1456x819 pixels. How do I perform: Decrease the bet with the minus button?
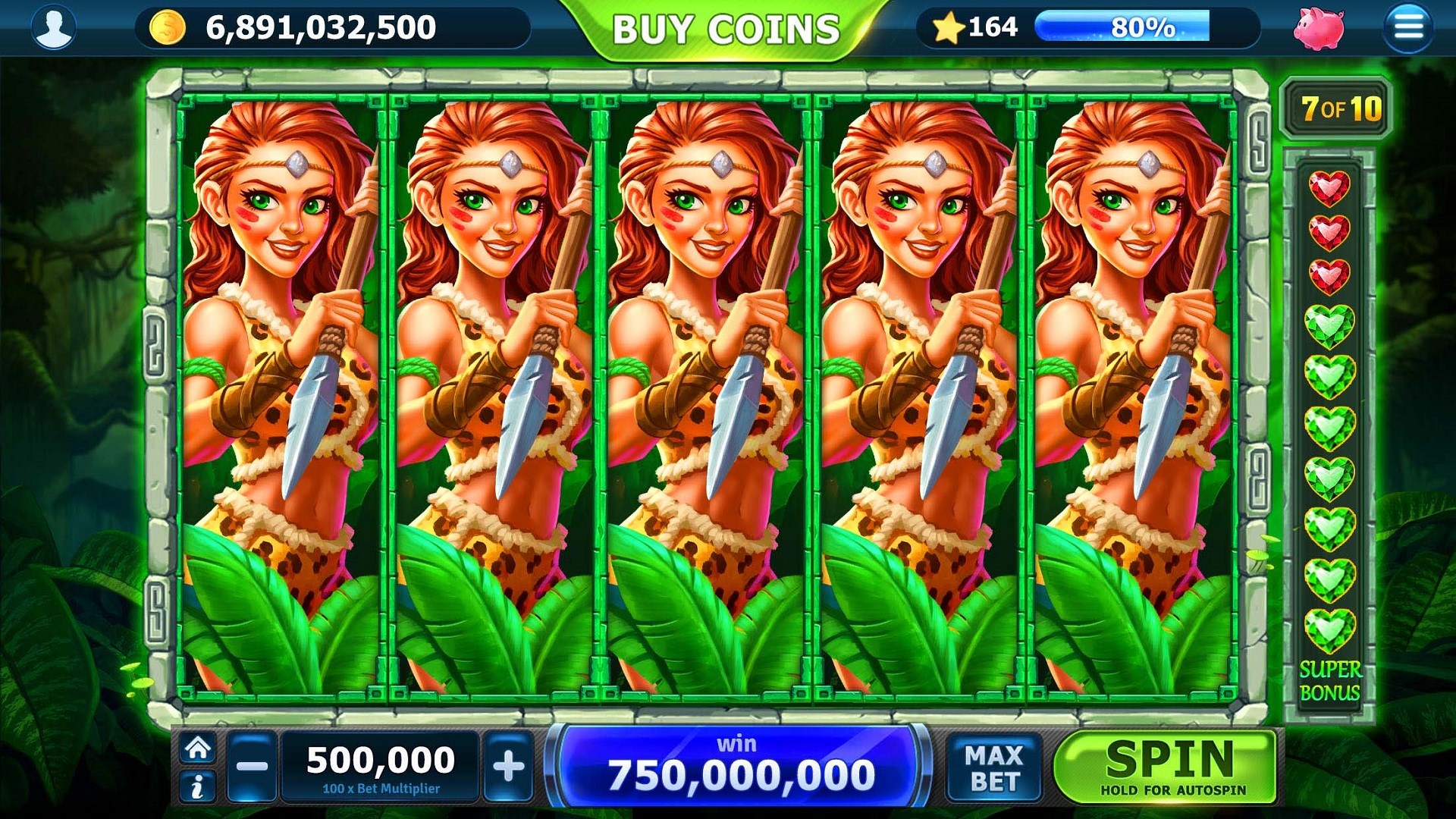coord(253,764)
